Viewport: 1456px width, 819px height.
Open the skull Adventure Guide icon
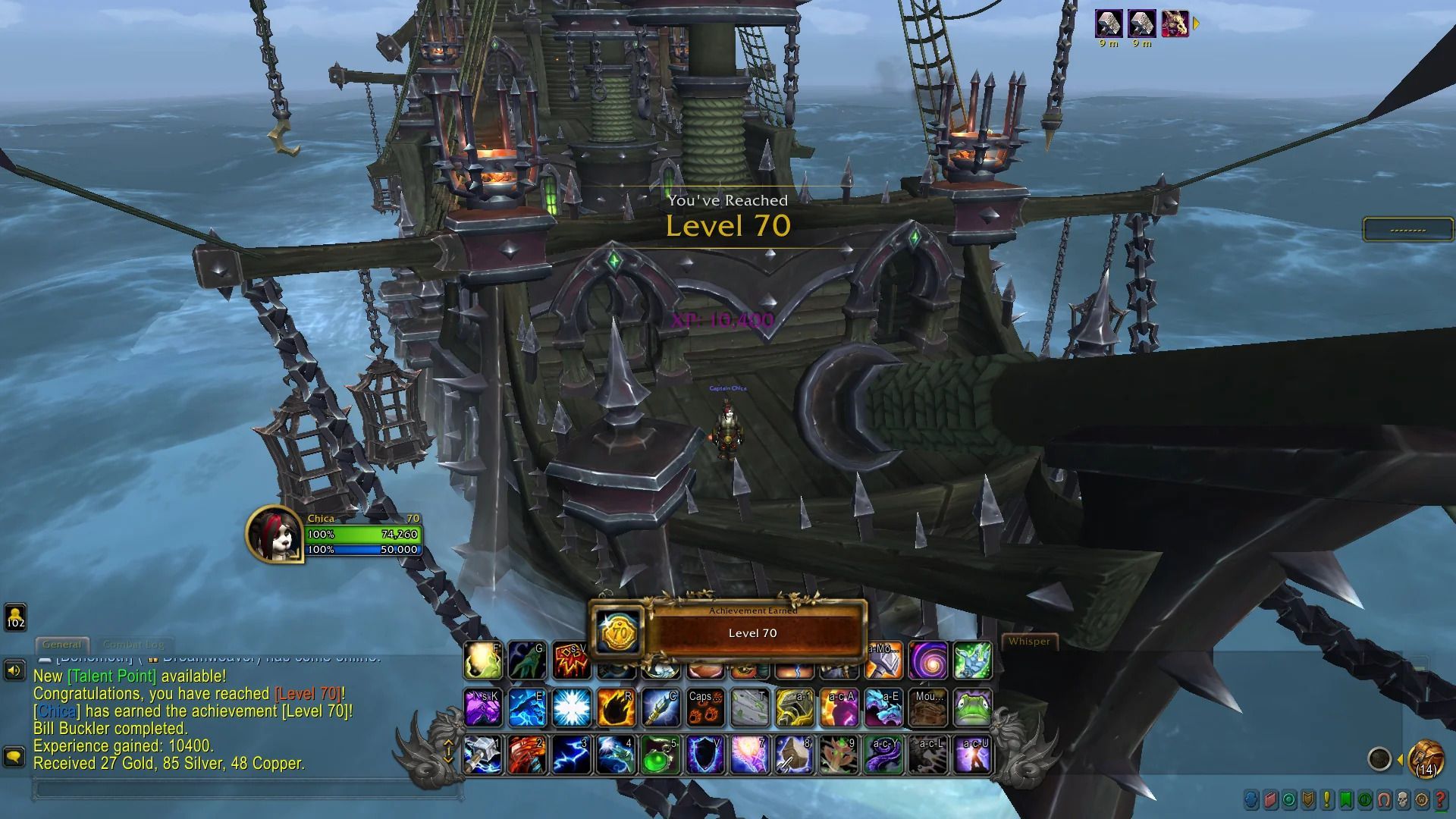click(1401, 801)
